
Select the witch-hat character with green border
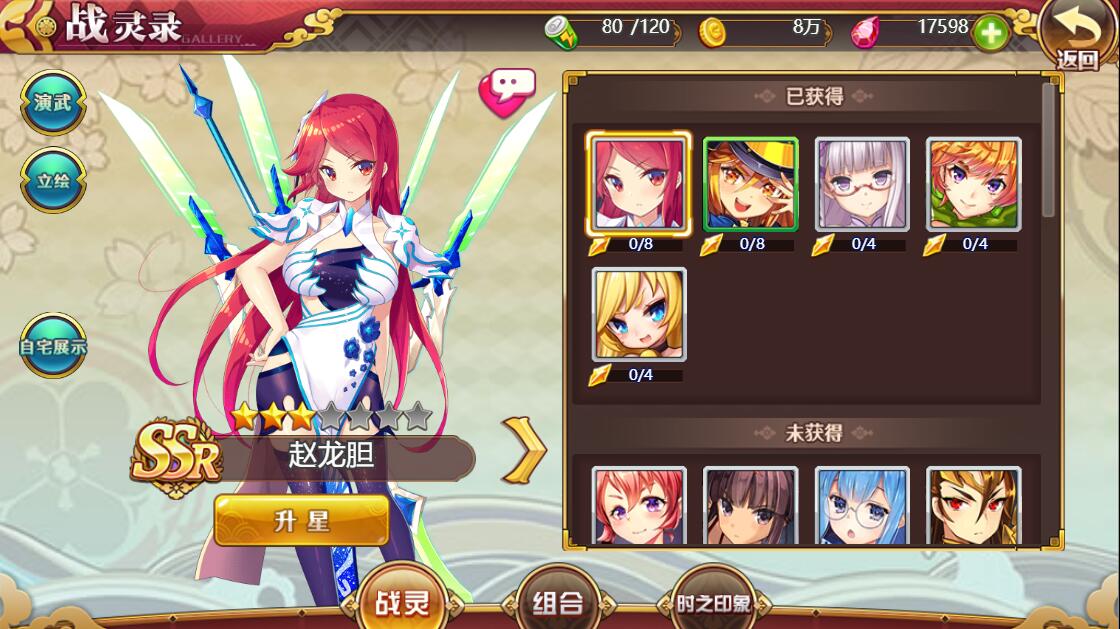pyautogui.click(x=750, y=184)
